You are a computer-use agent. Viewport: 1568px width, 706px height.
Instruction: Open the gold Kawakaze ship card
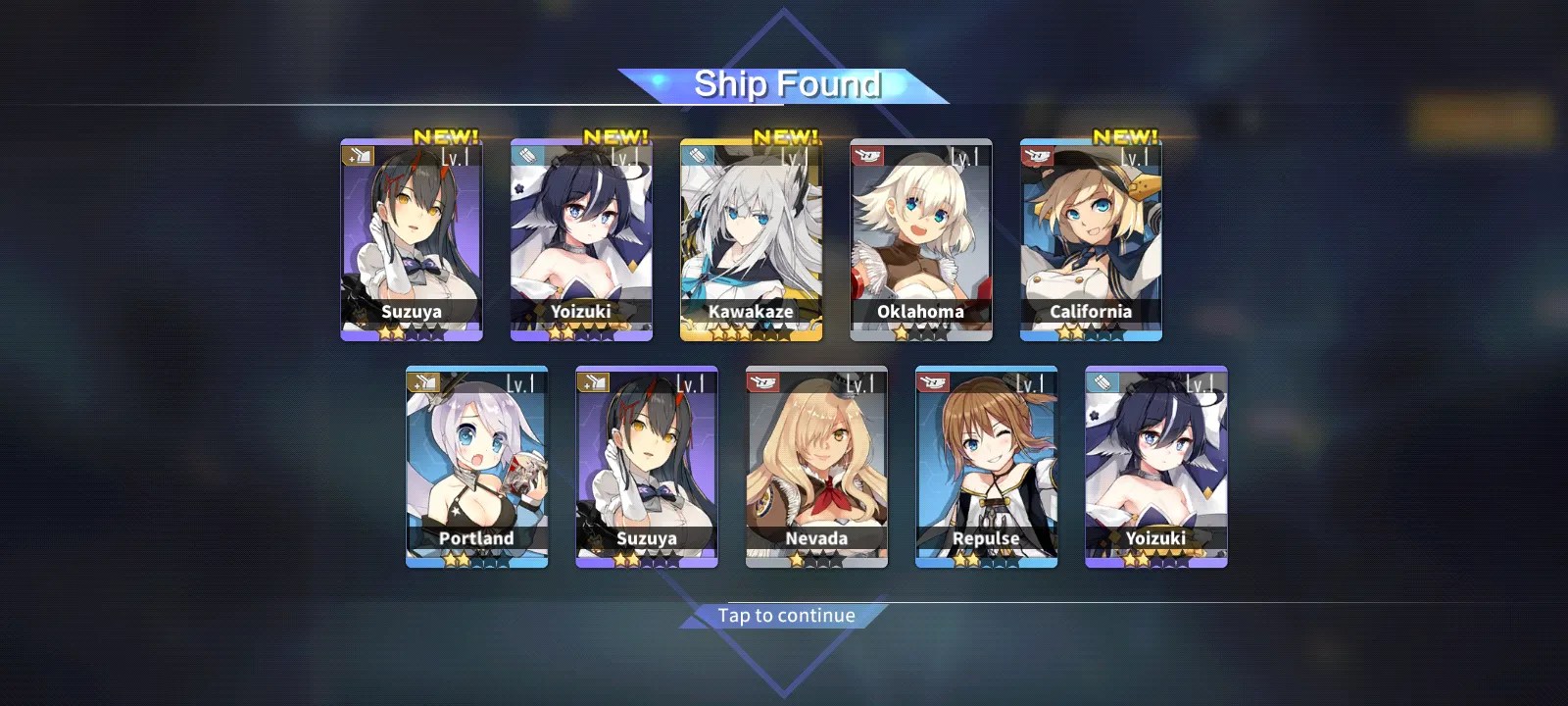(x=751, y=240)
